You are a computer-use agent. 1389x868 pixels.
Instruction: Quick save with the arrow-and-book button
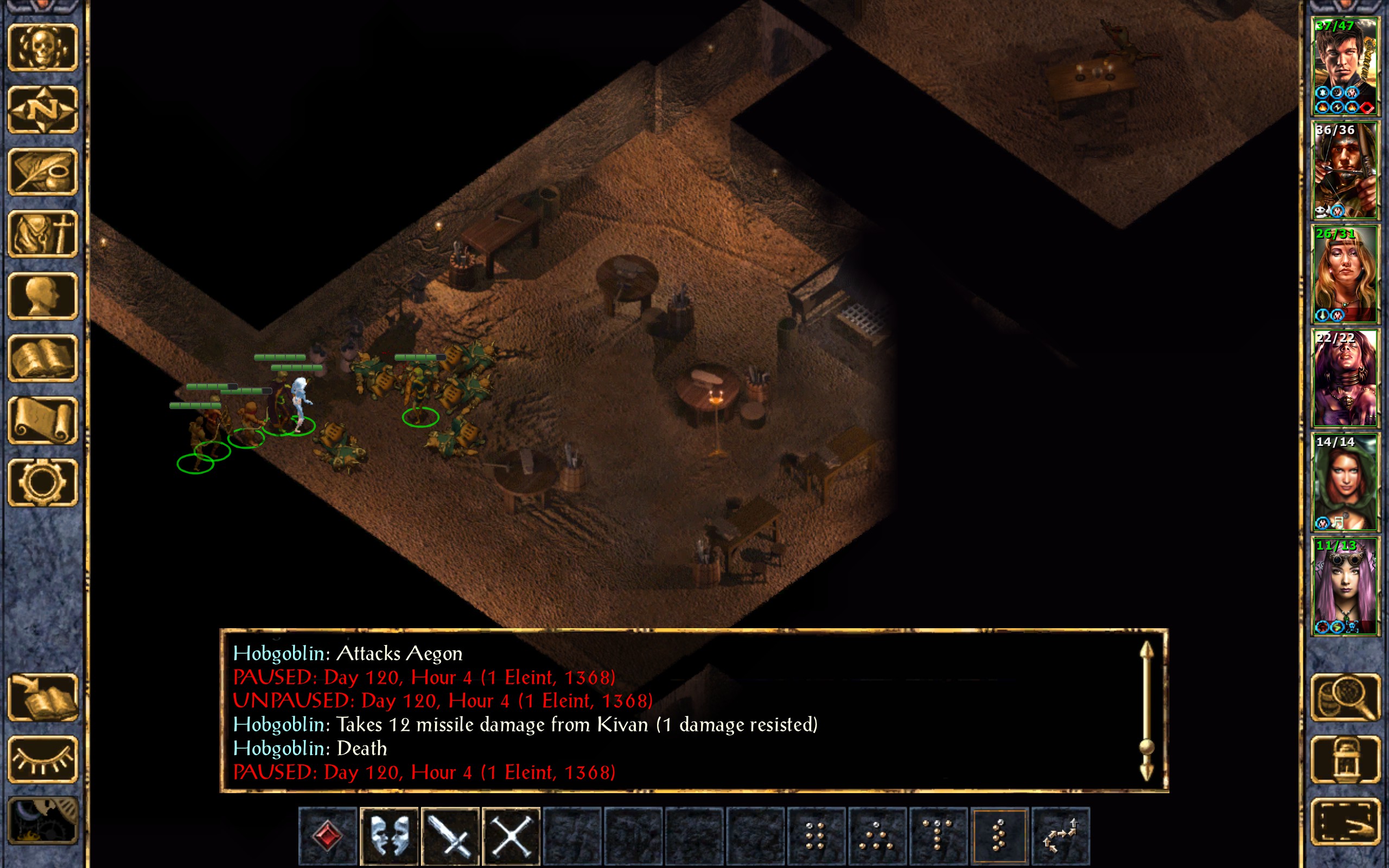[x=42, y=698]
